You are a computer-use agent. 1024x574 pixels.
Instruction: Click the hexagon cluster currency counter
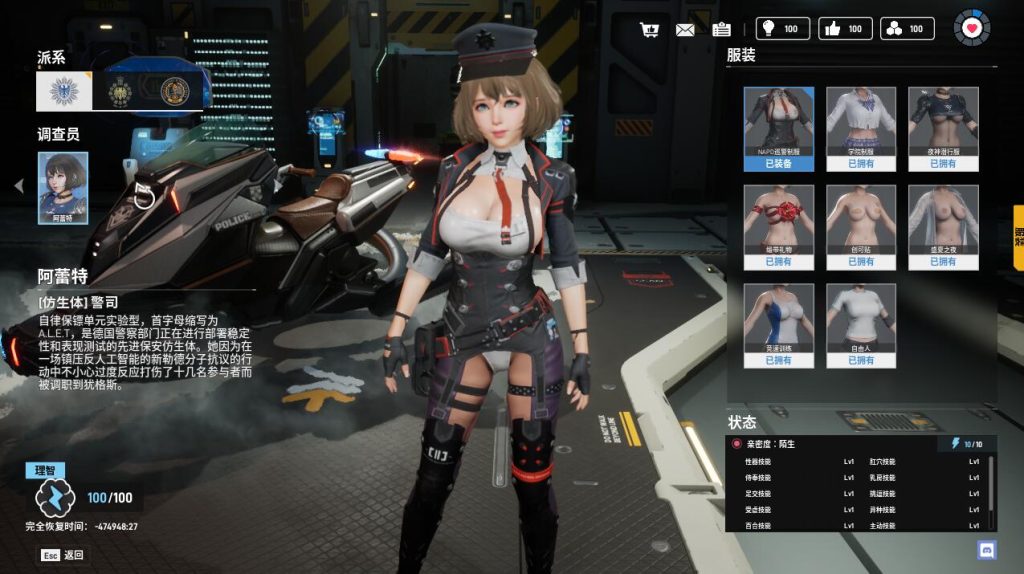[x=907, y=29]
